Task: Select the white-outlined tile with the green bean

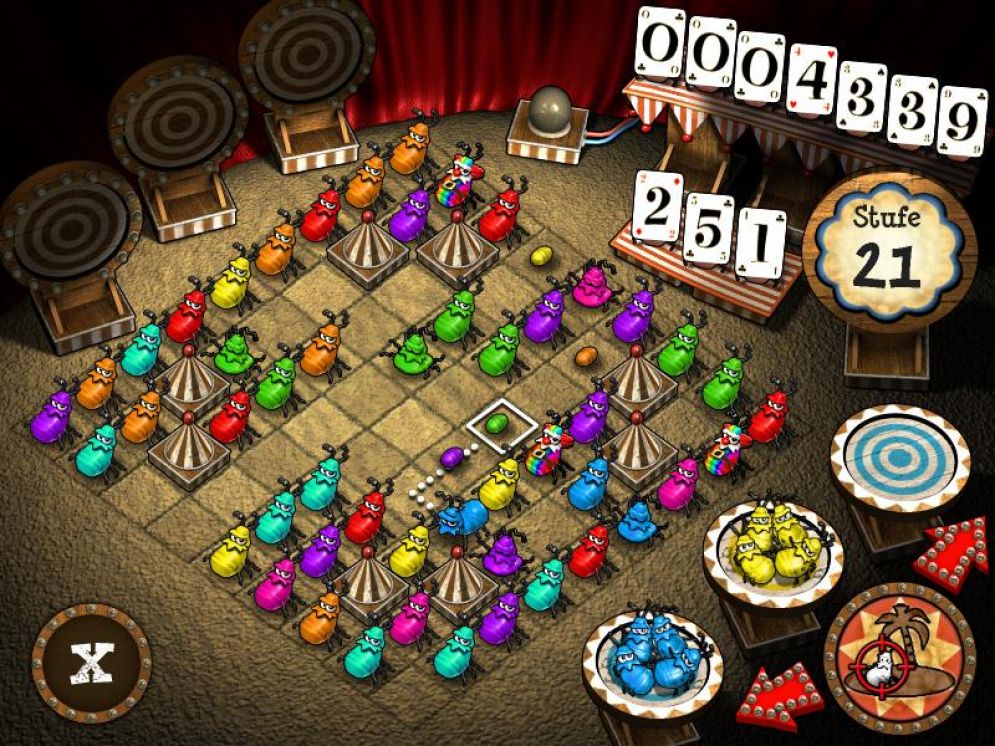Action: [495, 424]
